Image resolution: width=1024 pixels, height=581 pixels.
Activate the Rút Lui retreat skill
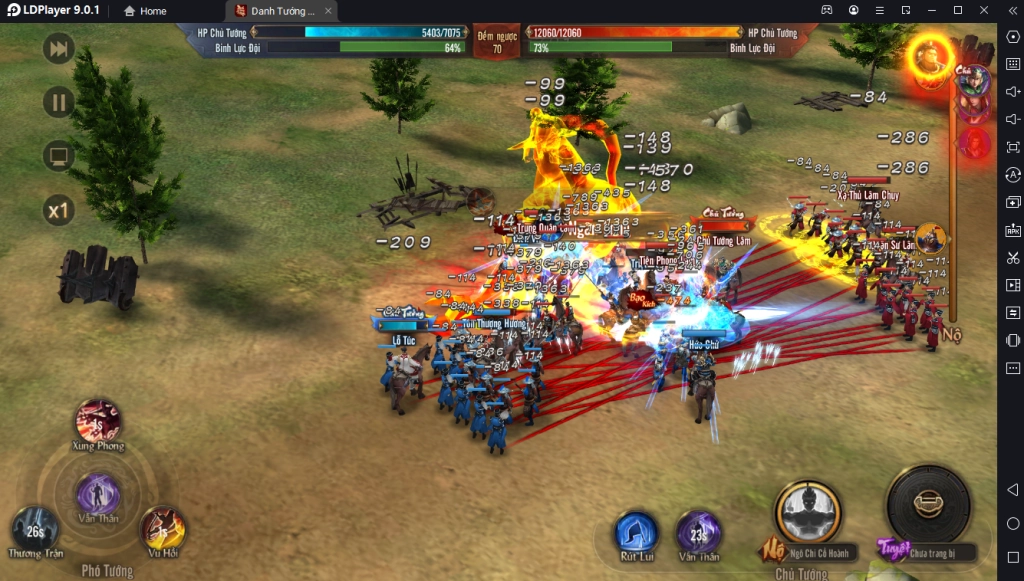tap(636, 532)
